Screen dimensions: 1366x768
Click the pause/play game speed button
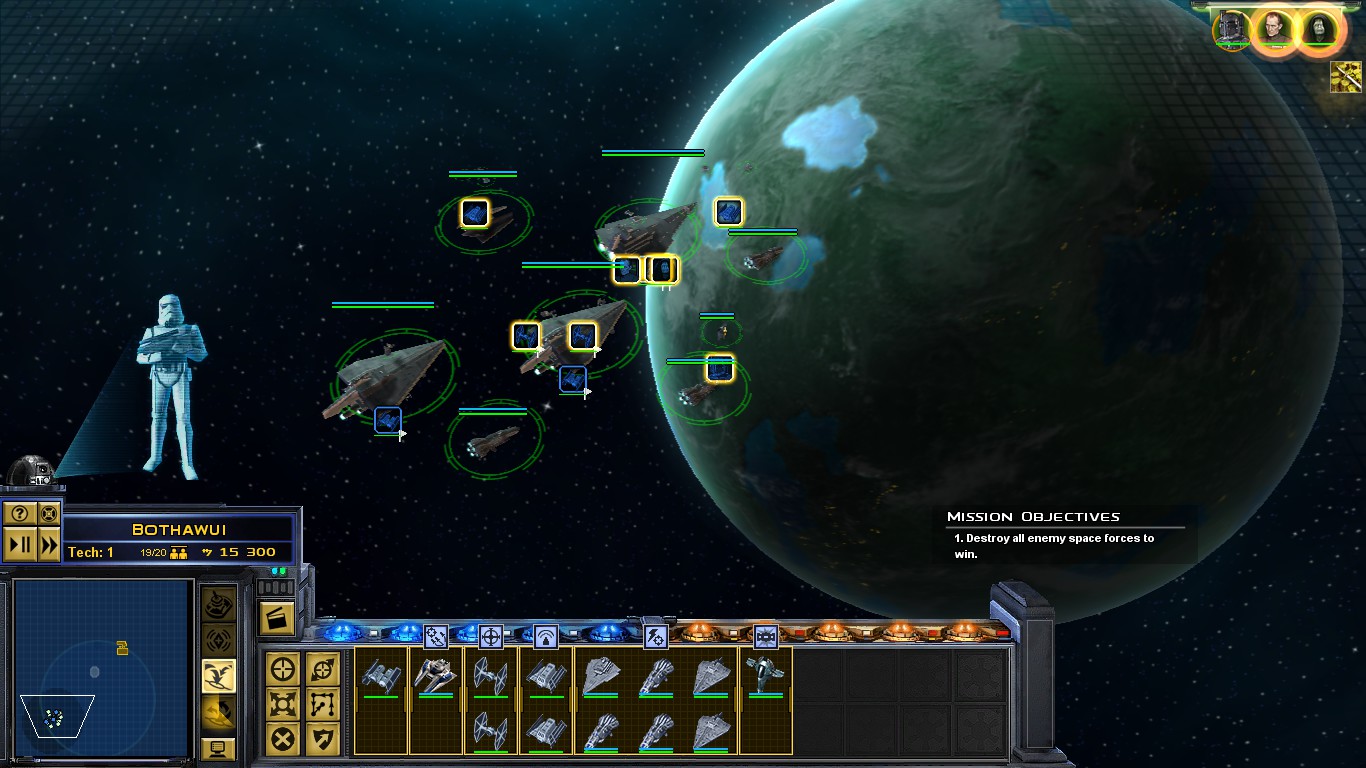[20, 544]
